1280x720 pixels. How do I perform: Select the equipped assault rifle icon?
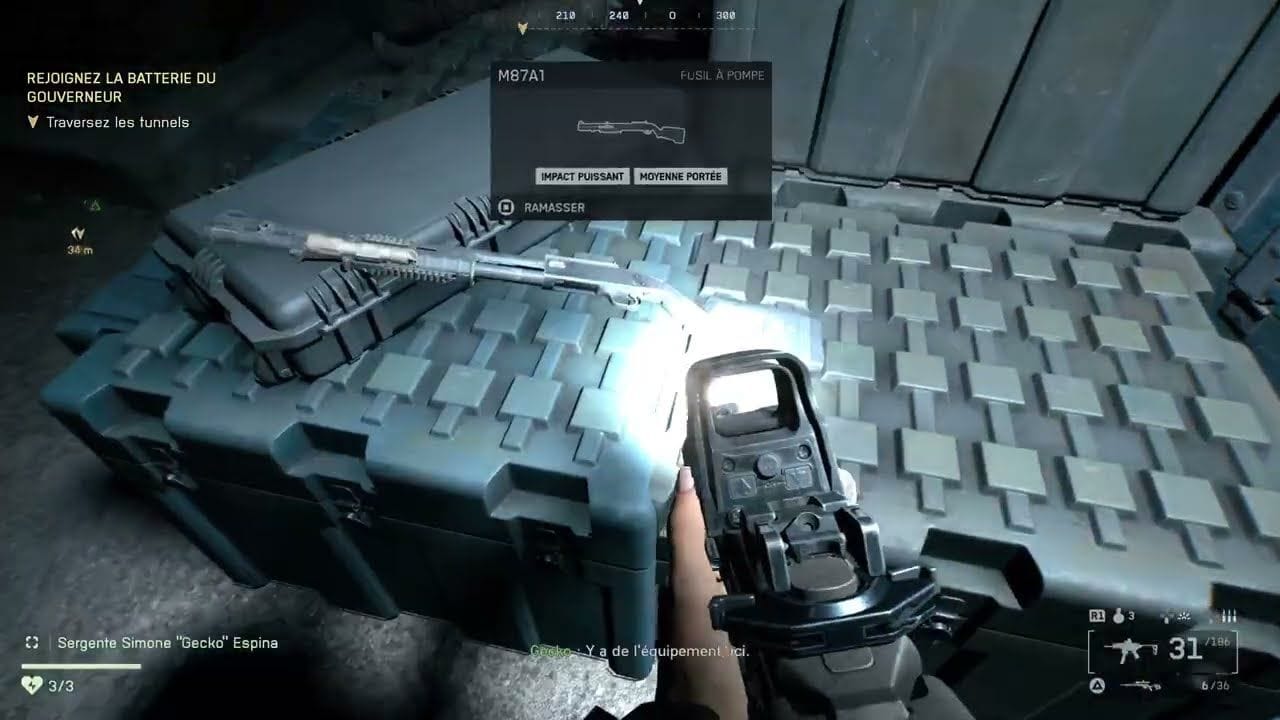point(1130,650)
